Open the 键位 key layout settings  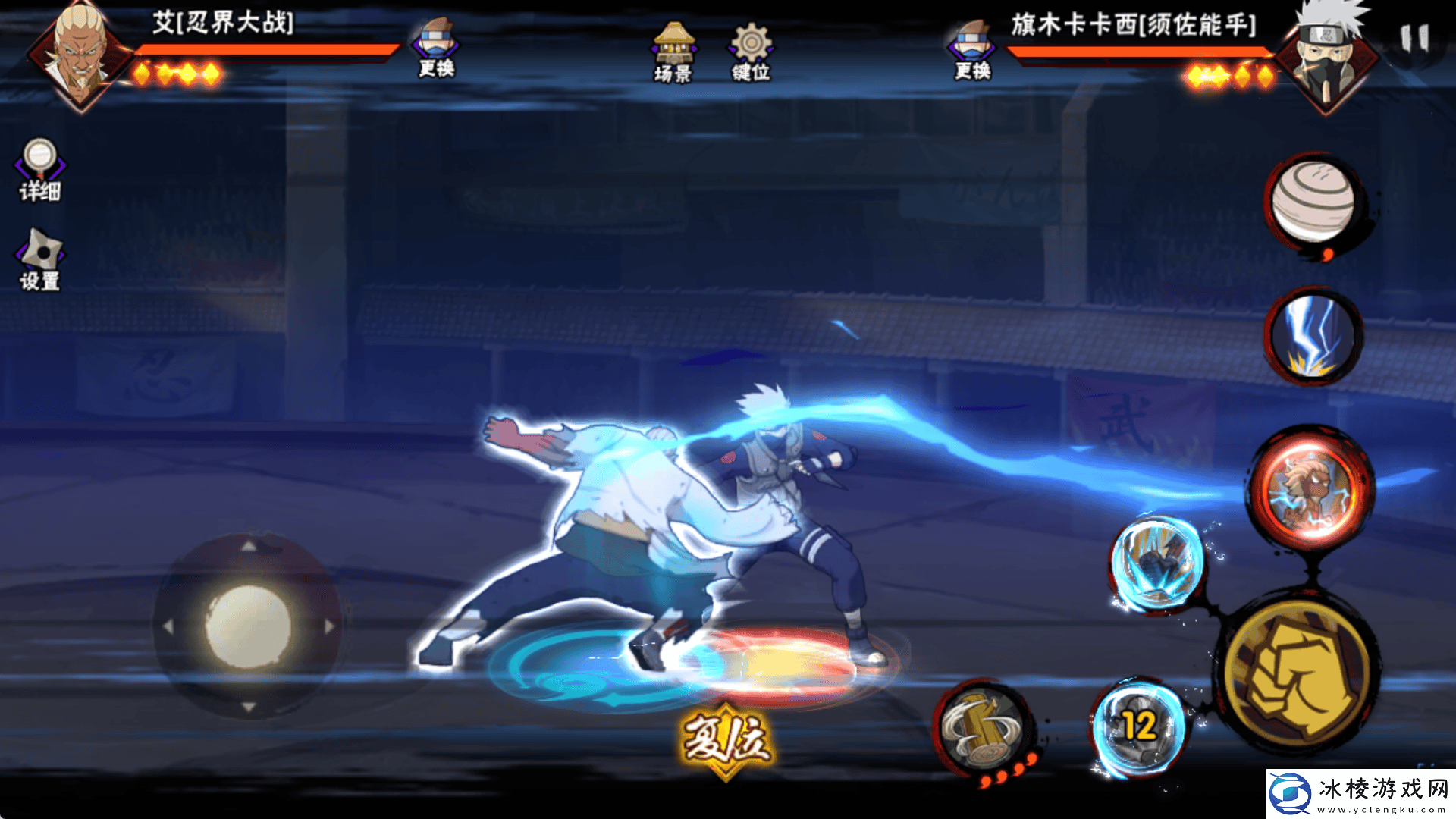751,52
